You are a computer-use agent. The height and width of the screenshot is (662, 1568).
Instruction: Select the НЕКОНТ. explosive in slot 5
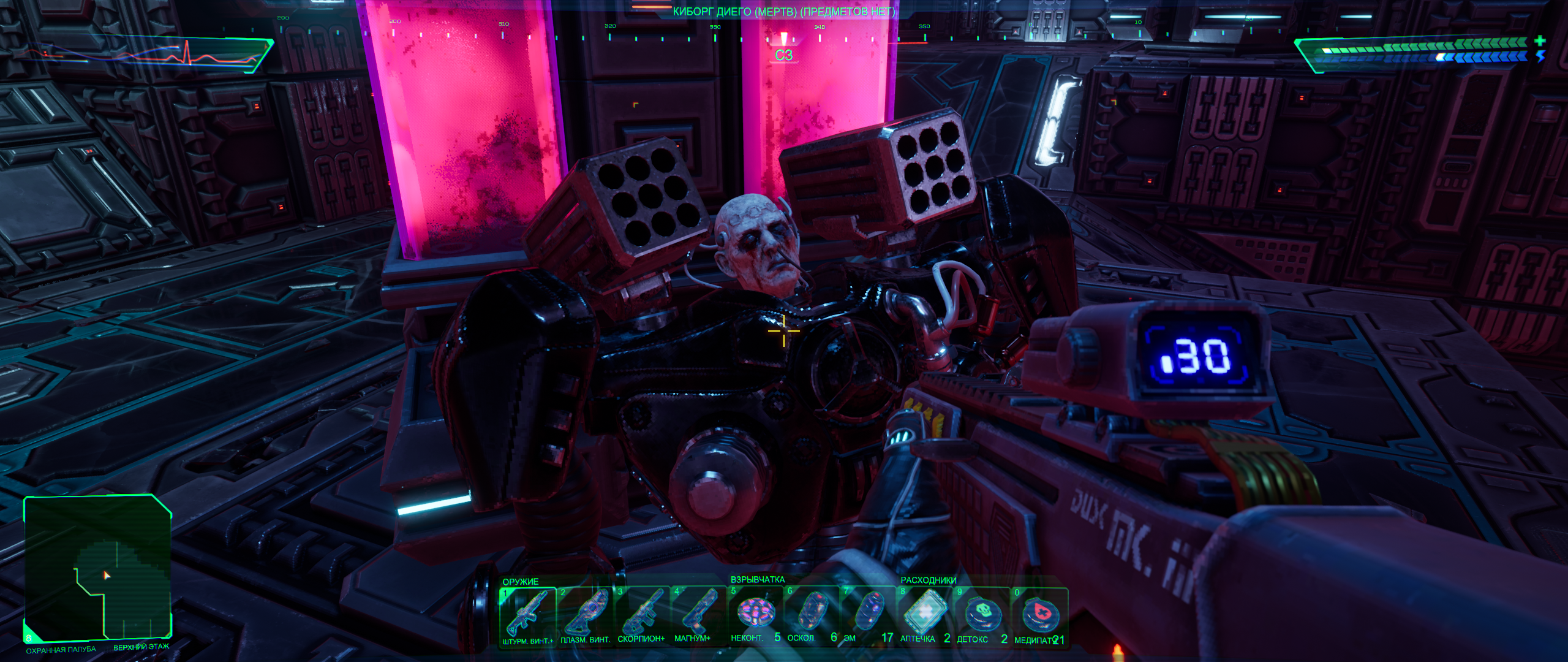point(755,615)
